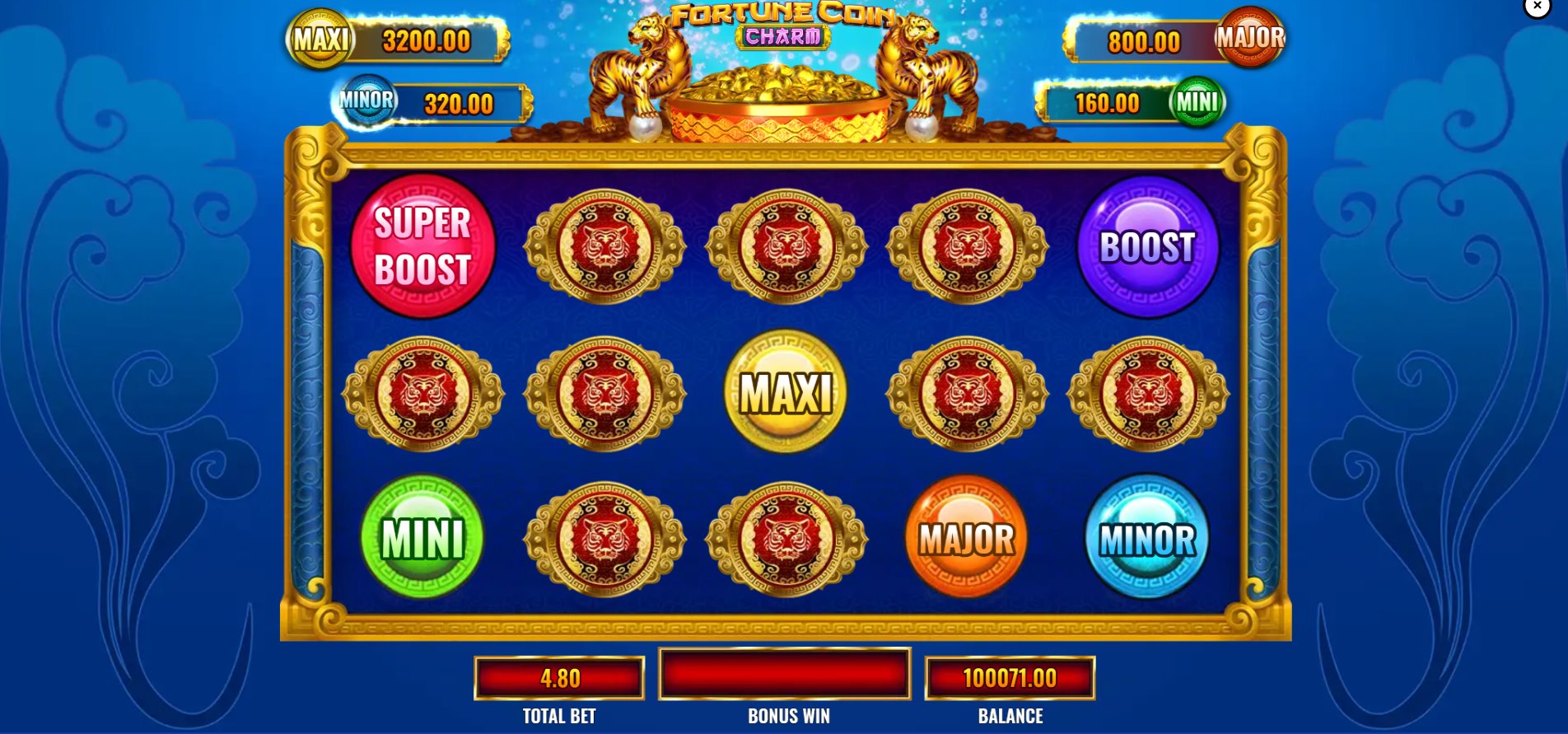
Task: Click the TOTAL BET field showing 4.80
Action: click(x=558, y=678)
